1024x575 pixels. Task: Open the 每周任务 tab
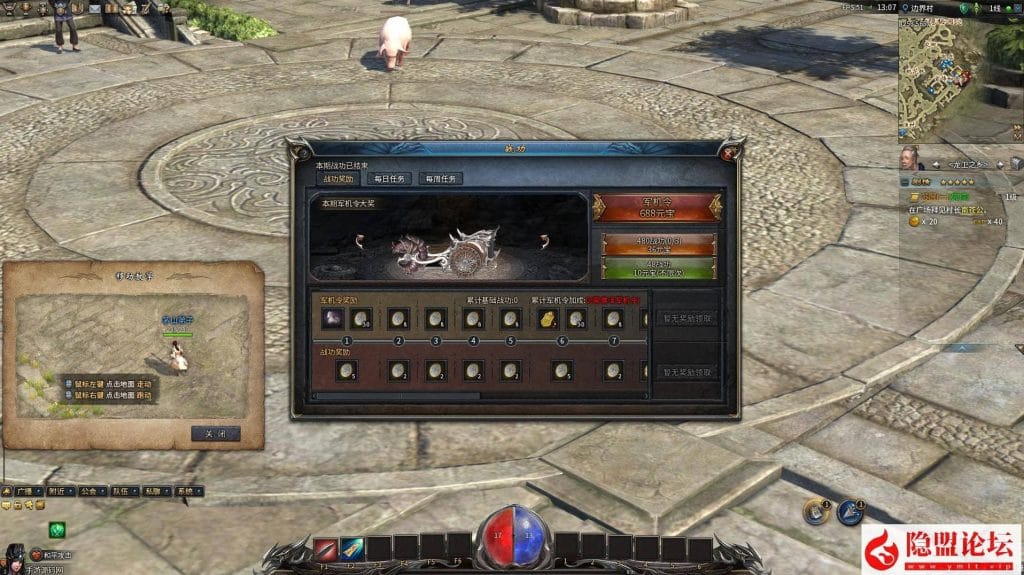pos(440,179)
